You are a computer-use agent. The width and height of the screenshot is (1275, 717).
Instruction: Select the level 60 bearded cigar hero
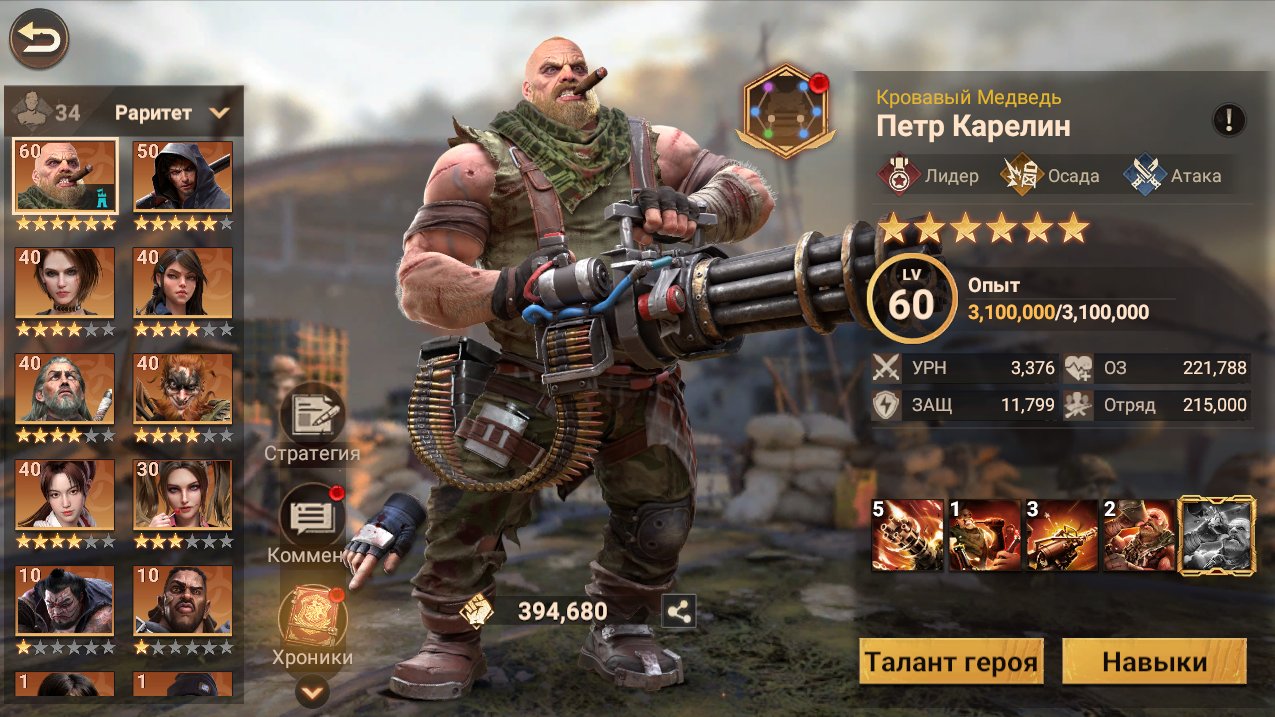(65, 176)
